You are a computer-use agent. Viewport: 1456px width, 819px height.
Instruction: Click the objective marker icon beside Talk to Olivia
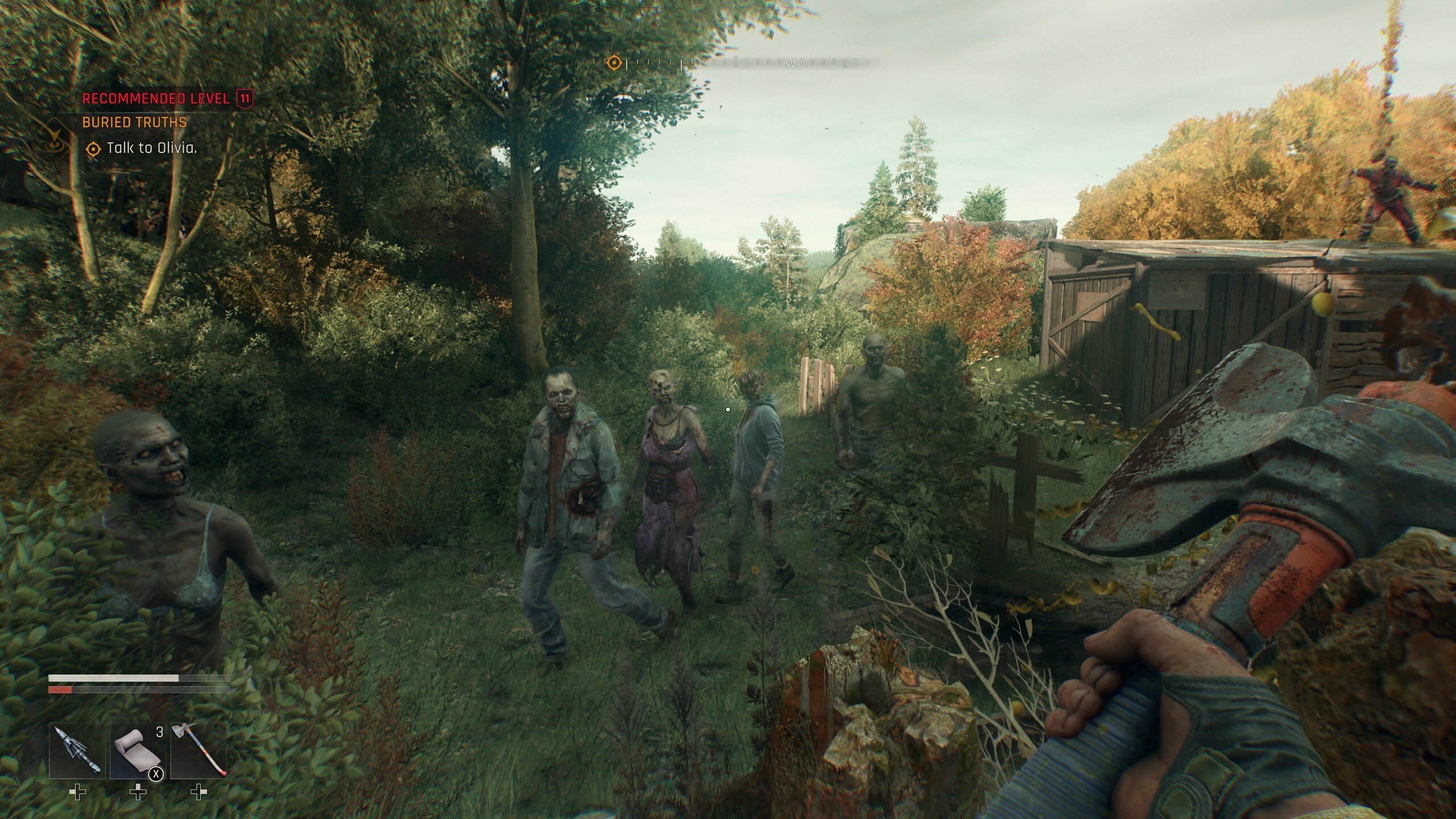pyautogui.click(x=92, y=150)
